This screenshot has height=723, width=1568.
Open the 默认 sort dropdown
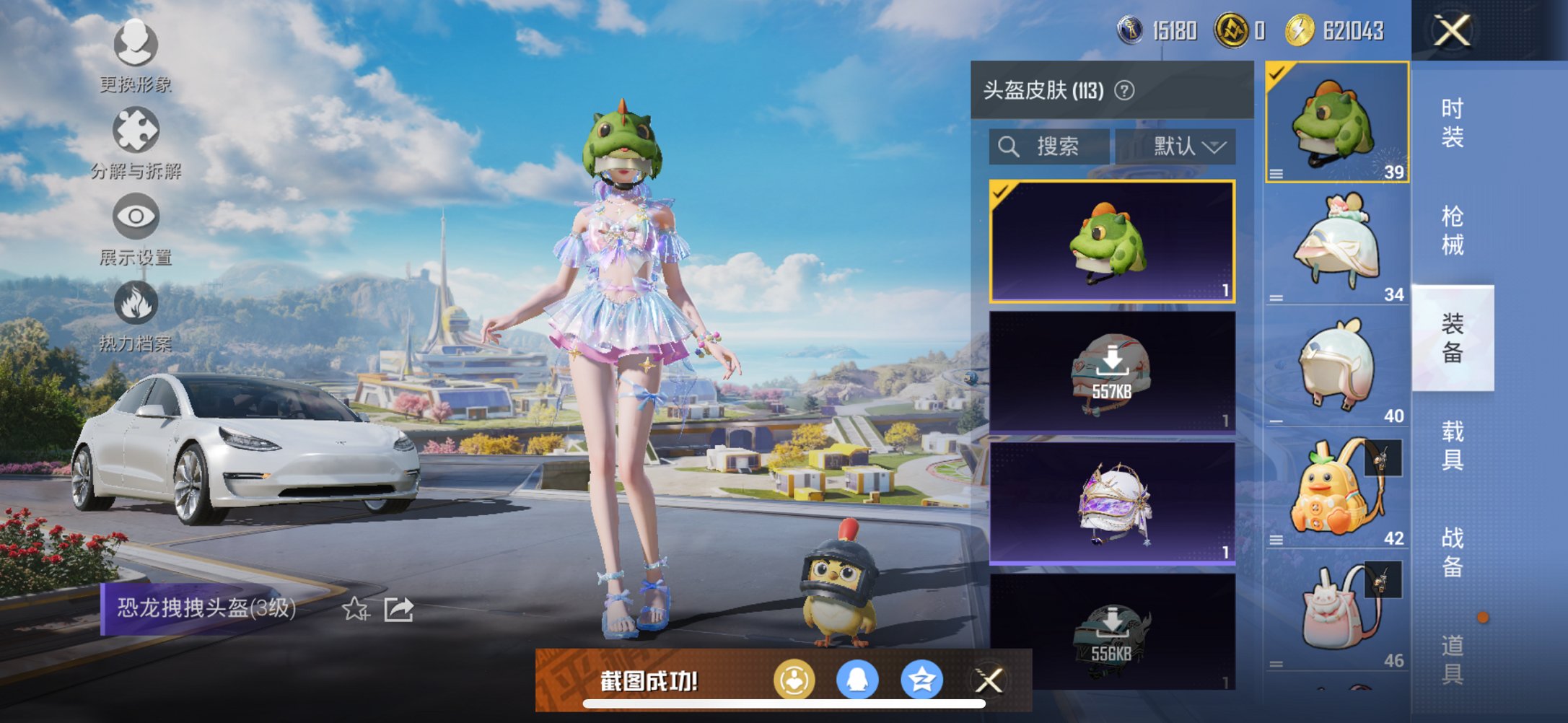coord(1177,146)
